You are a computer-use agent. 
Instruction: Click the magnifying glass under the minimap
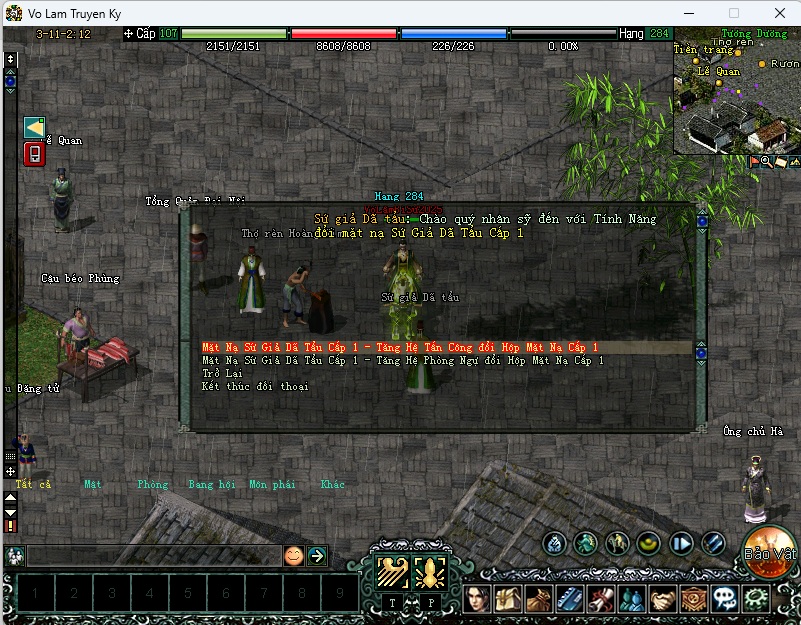767,161
